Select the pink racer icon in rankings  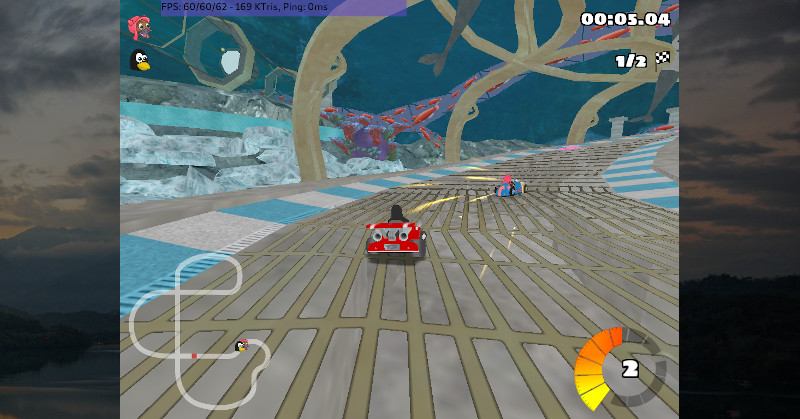point(139,27)
